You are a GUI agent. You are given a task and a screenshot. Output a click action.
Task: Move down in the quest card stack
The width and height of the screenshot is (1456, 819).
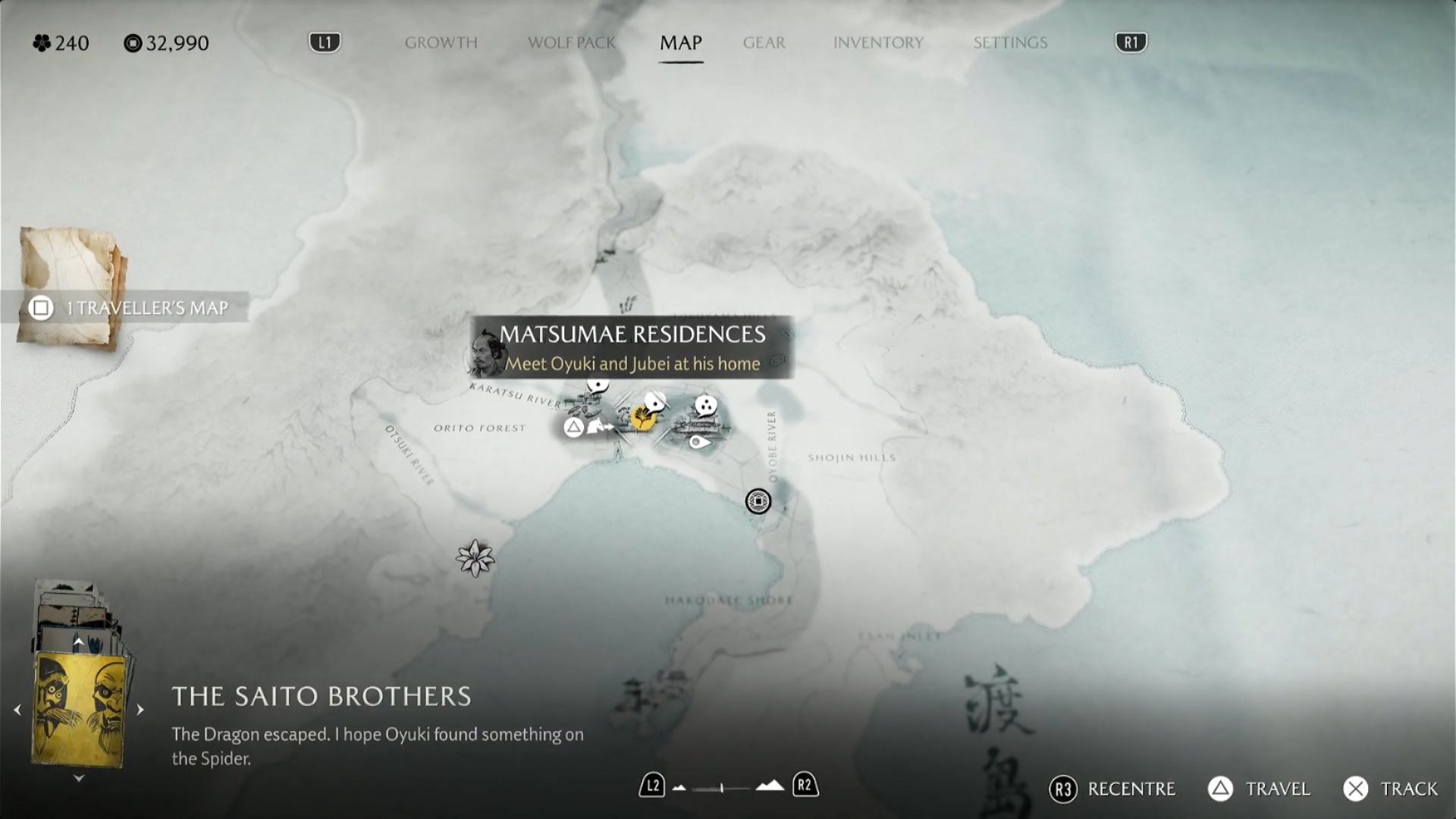78,778
